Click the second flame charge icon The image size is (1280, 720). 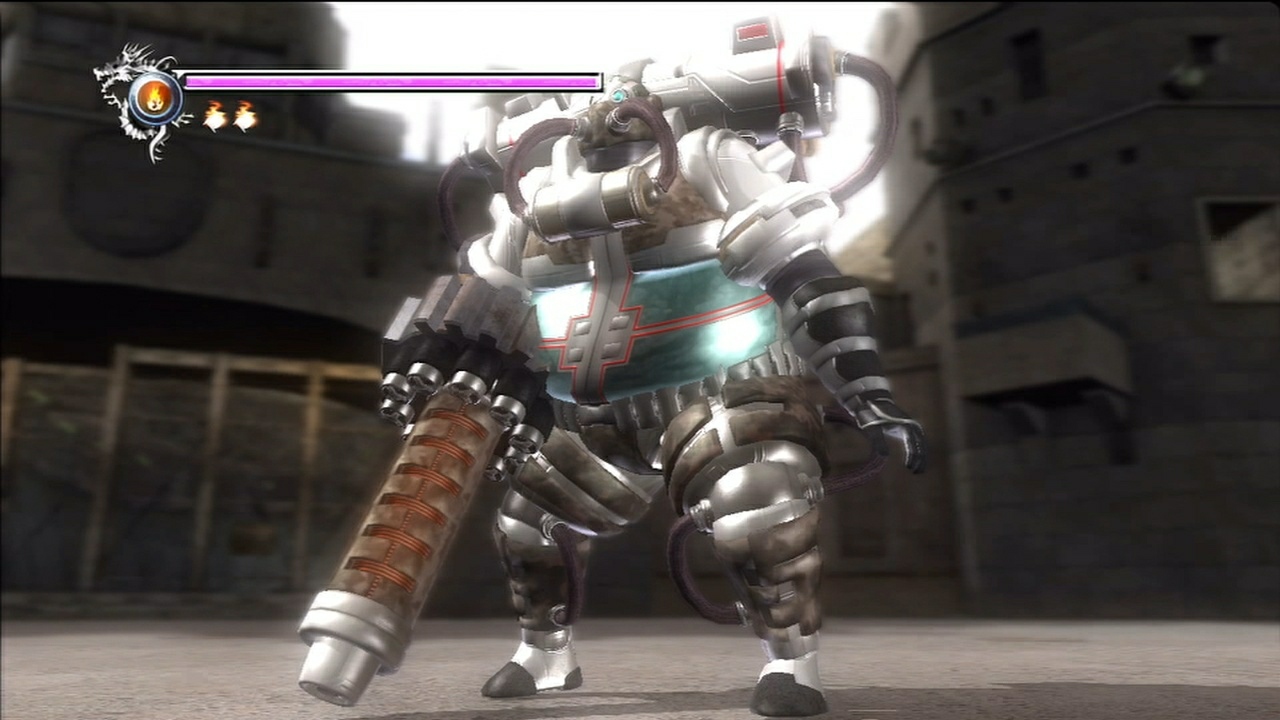[243, 115]
